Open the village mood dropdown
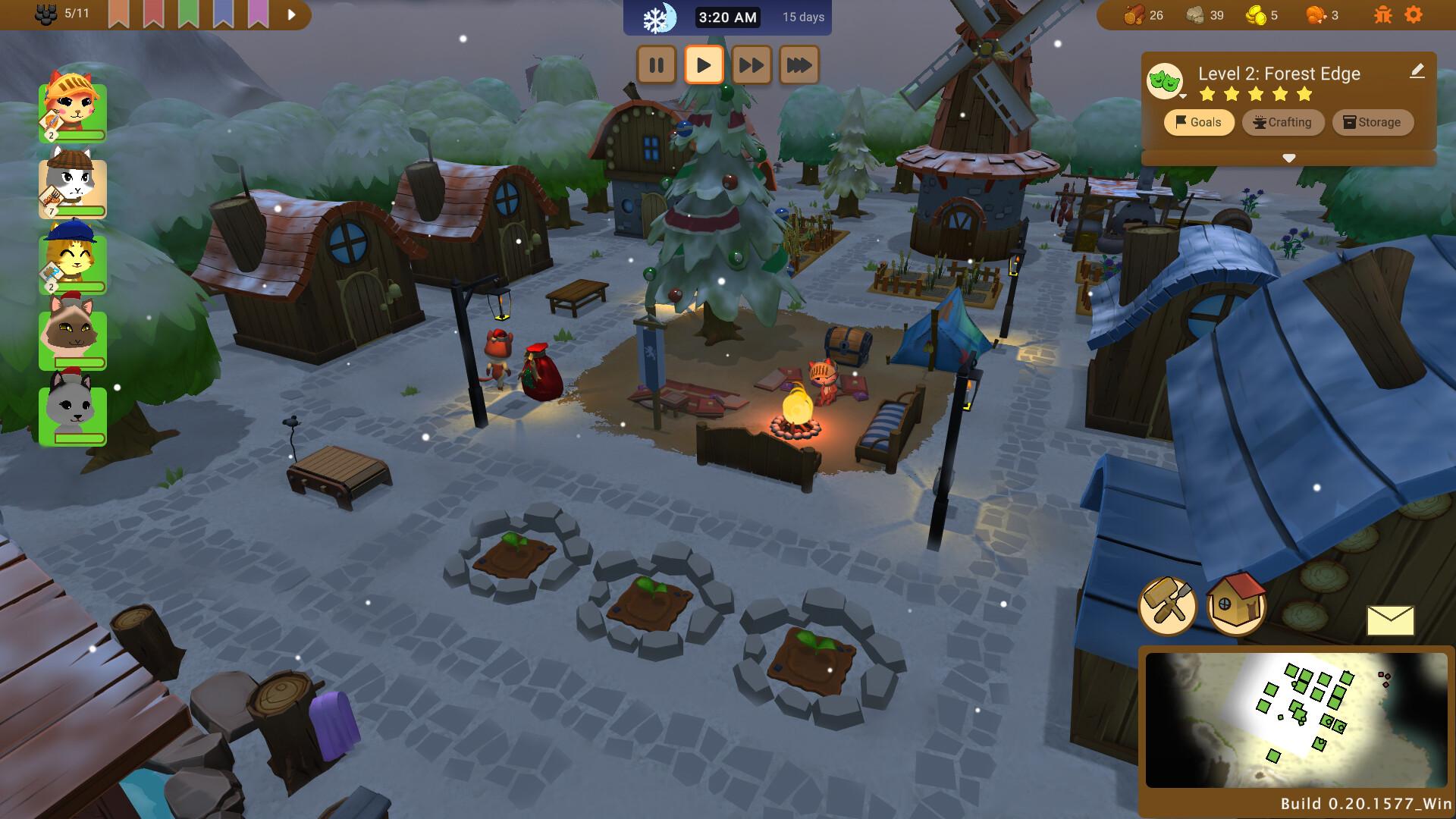Screen dimensions: 1456x819 point(1167,82)
